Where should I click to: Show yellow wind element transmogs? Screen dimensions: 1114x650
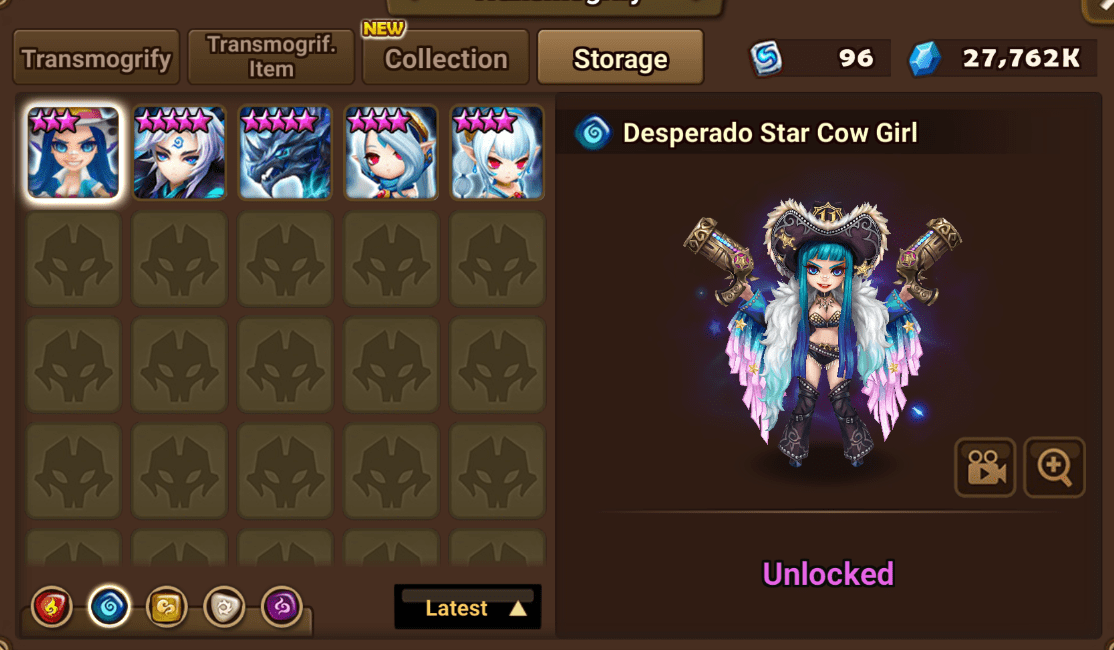click(x=167, y=607)
